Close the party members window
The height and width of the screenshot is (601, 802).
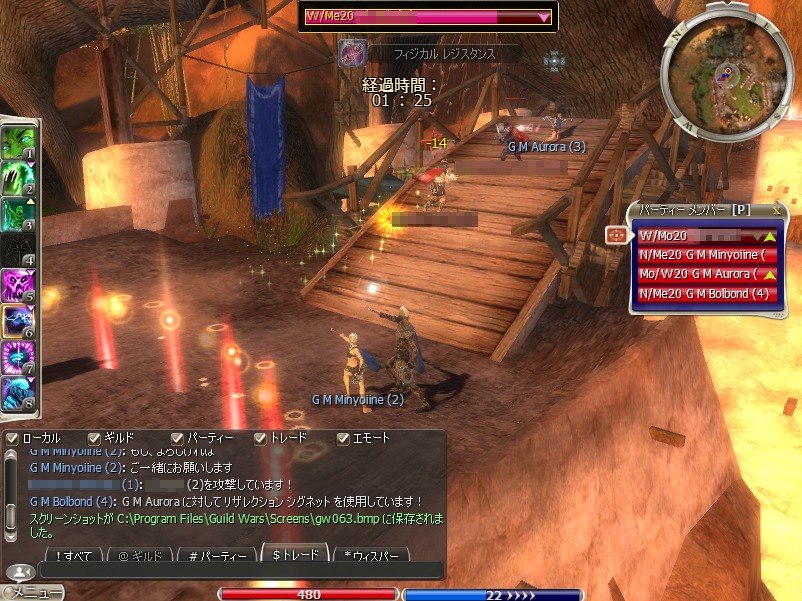pyautogui.click(x=776, y=211)
